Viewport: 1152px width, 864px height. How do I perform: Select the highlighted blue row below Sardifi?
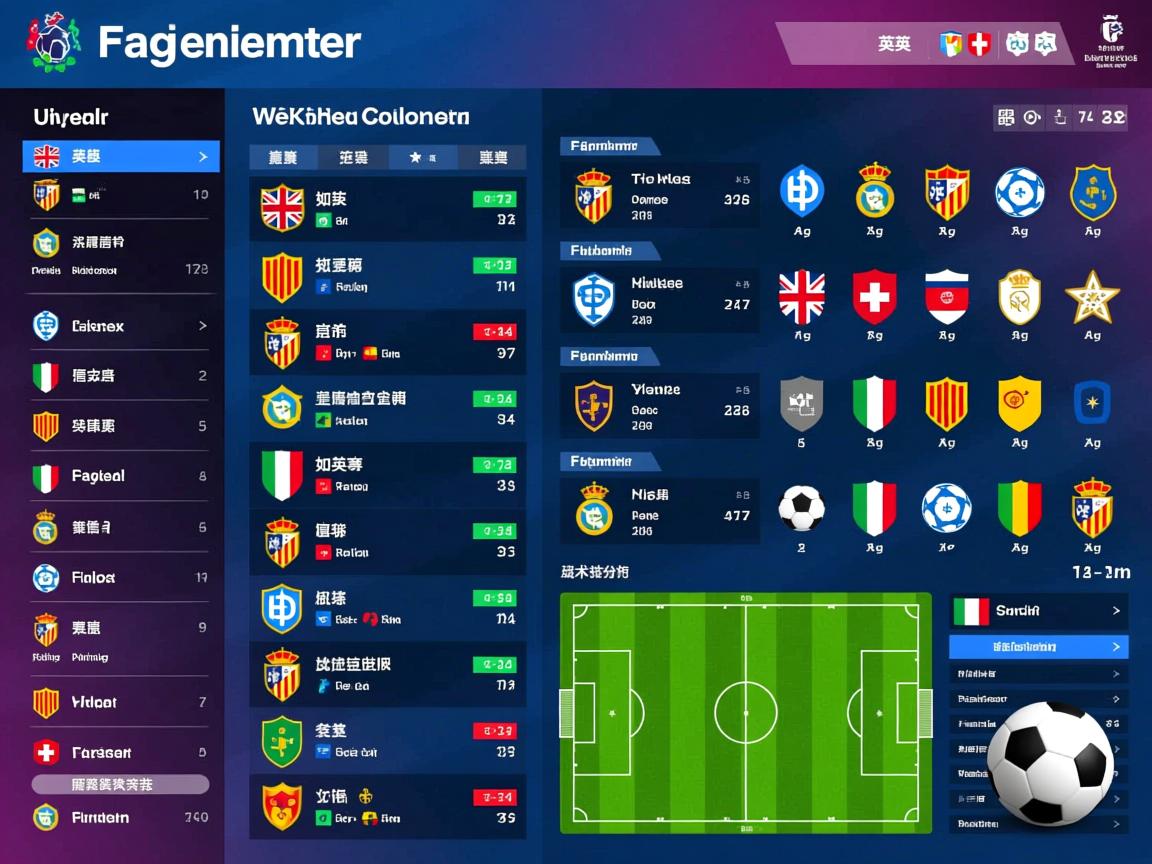[x=1038, y=647]
